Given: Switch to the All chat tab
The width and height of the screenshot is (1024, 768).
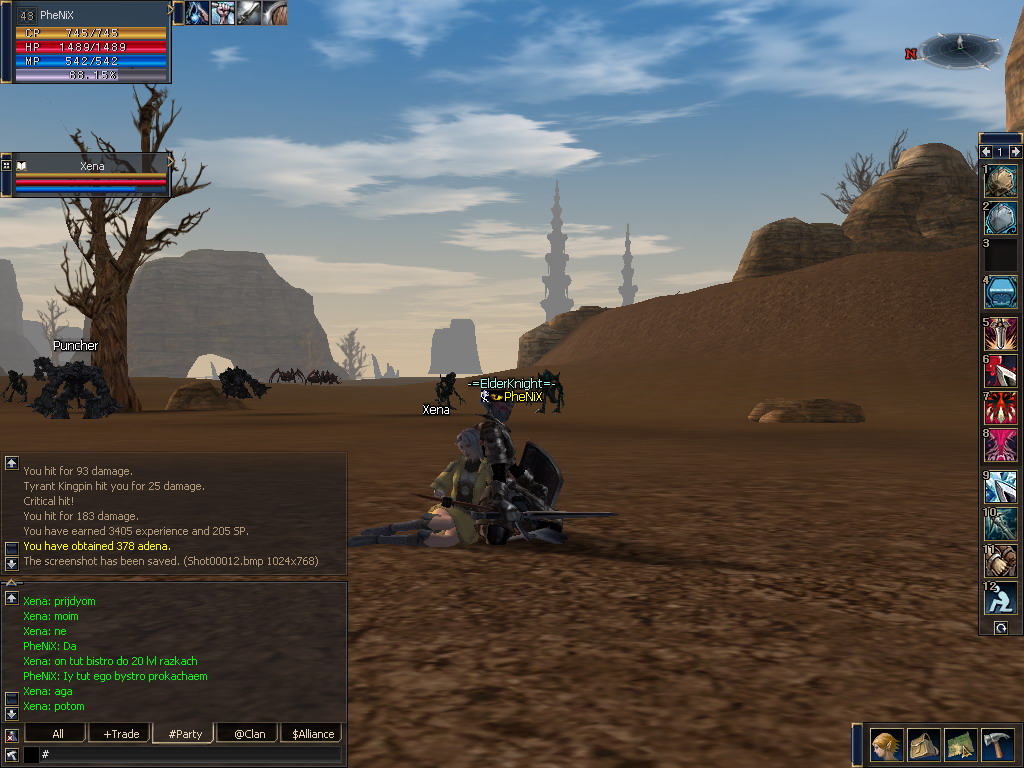Looking at the screenshot, I should tap(57, 733).
